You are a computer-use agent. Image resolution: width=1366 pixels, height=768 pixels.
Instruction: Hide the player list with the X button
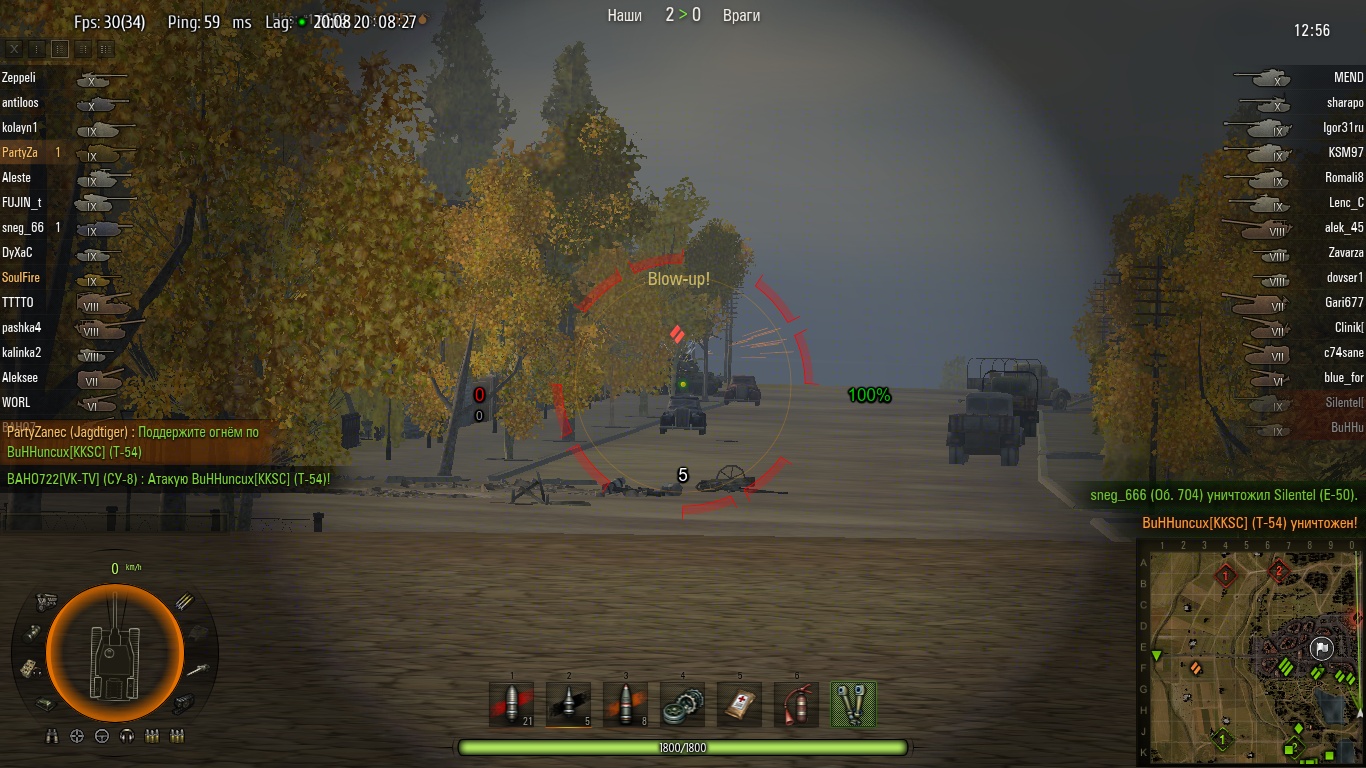14,48
